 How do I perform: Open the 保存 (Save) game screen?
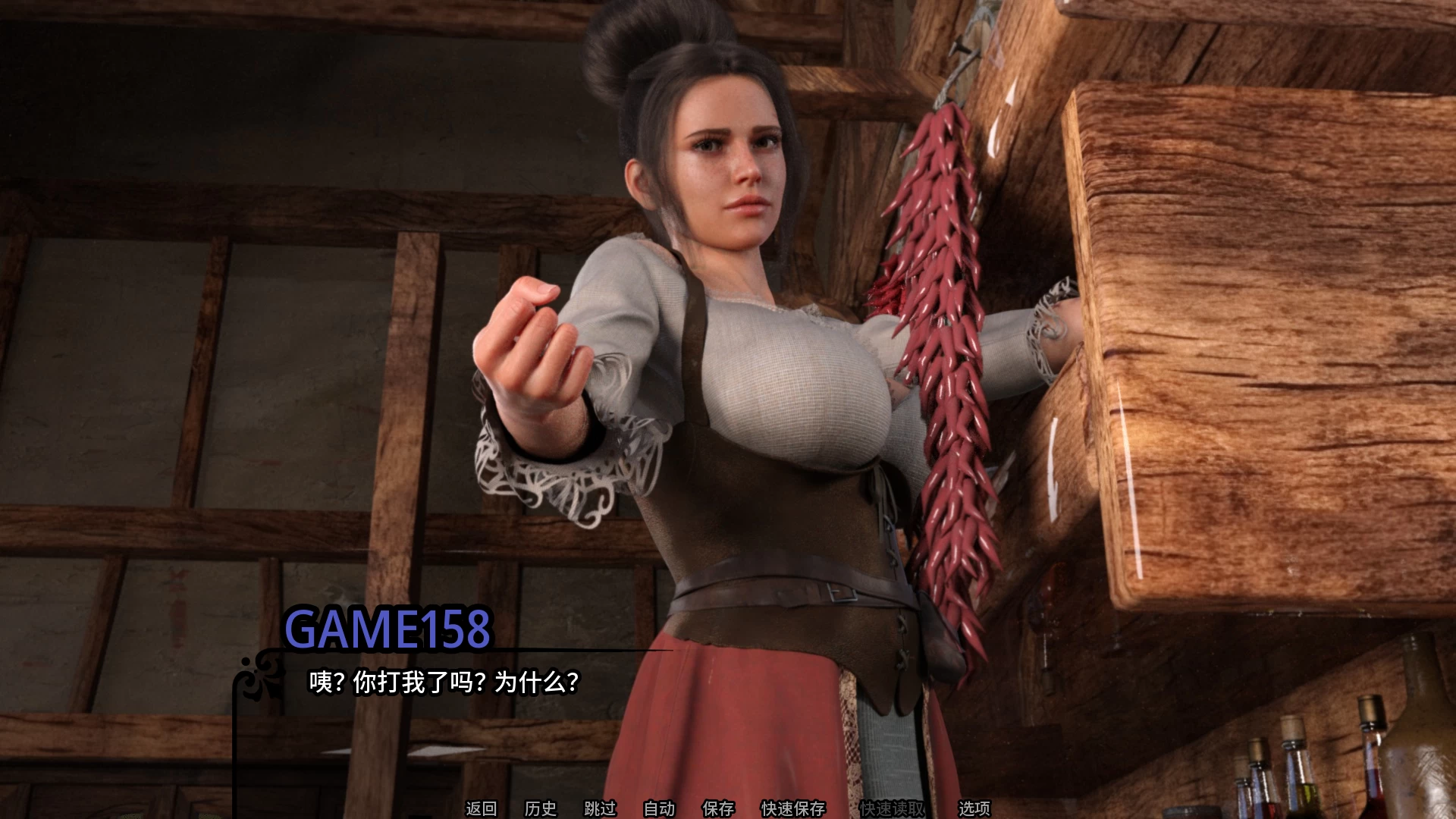[718, 808]
